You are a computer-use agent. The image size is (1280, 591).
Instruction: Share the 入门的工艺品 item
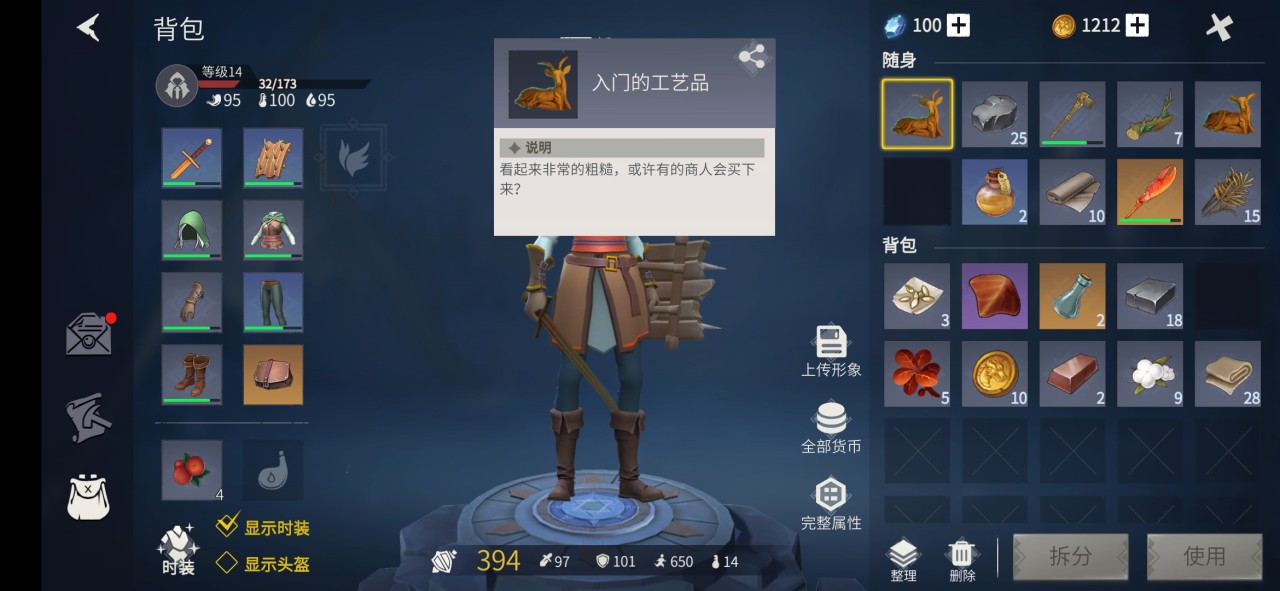pos(751,57)
